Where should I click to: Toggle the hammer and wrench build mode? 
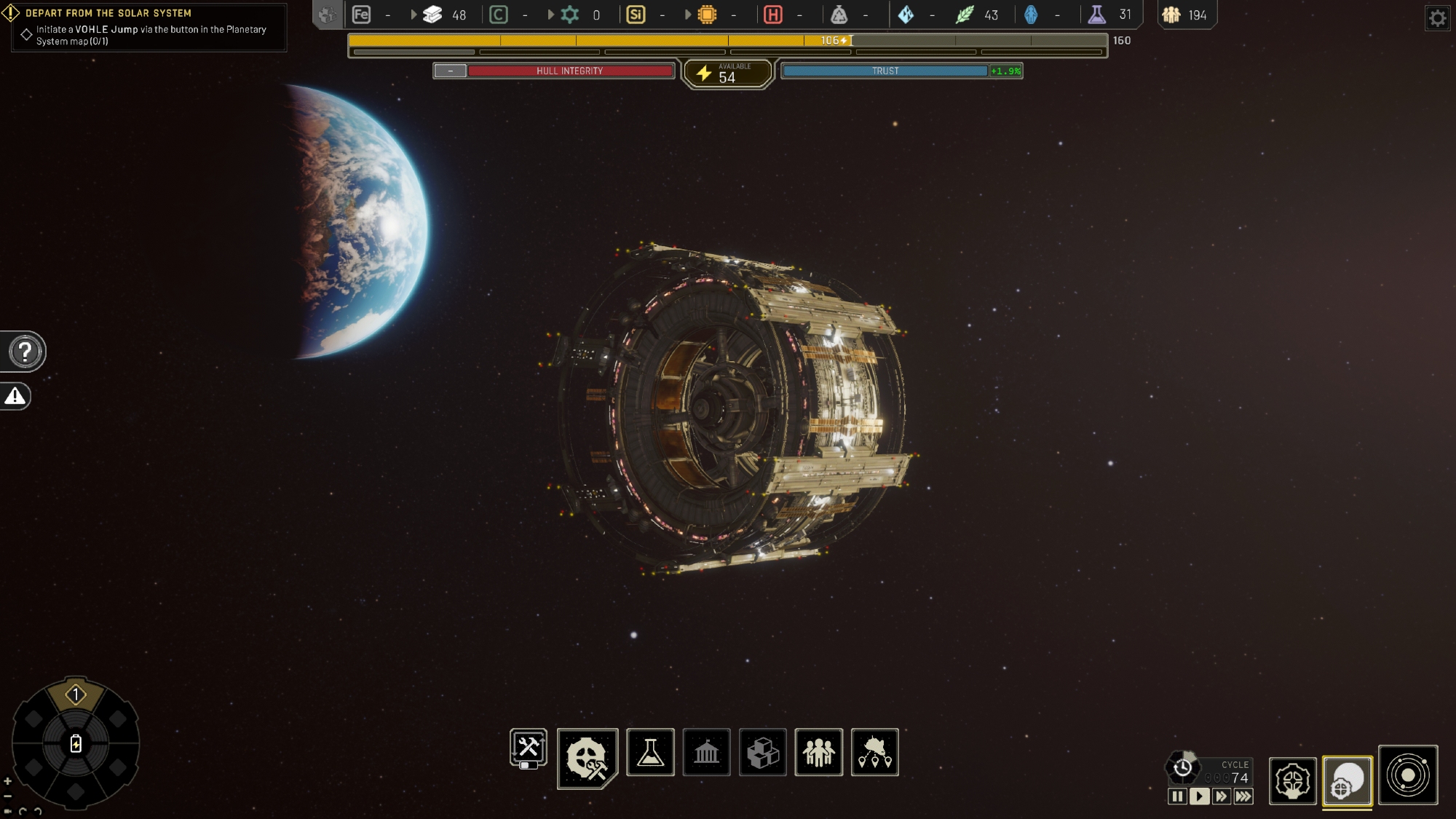[528, 748]
